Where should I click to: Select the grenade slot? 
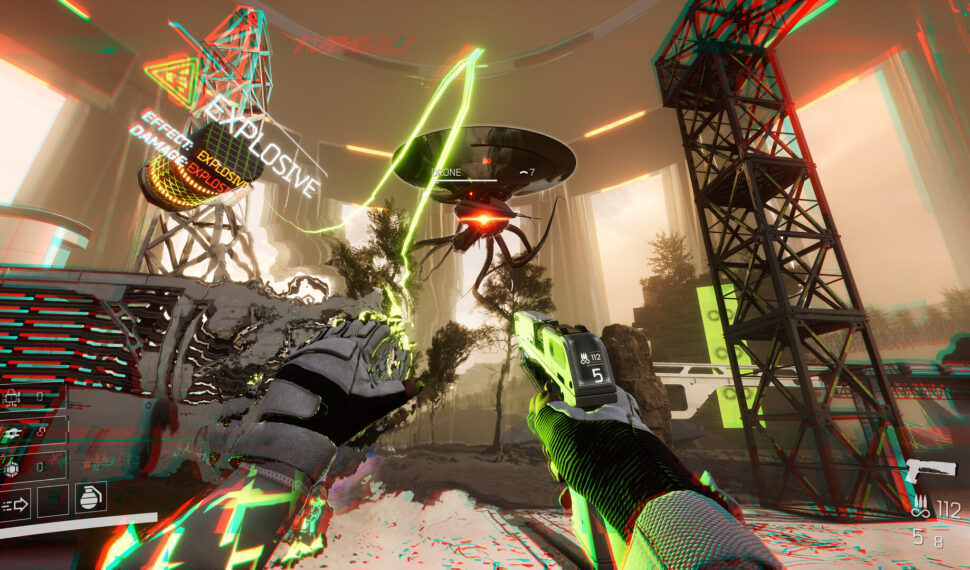pyautogui.click(x=90, y=498)
